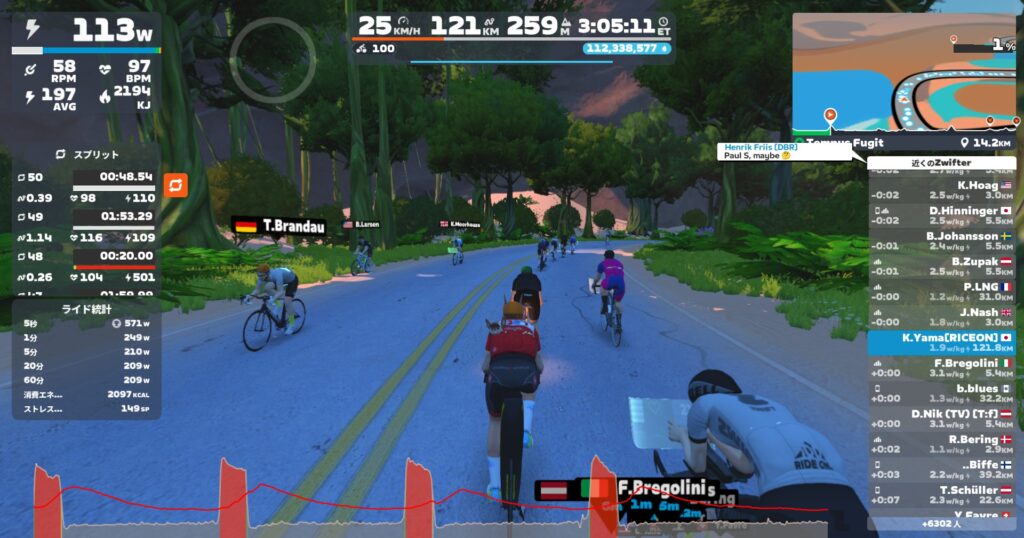
Task: Click the highlighted K.Yama[RICEON] row
Action: (941, 343)
